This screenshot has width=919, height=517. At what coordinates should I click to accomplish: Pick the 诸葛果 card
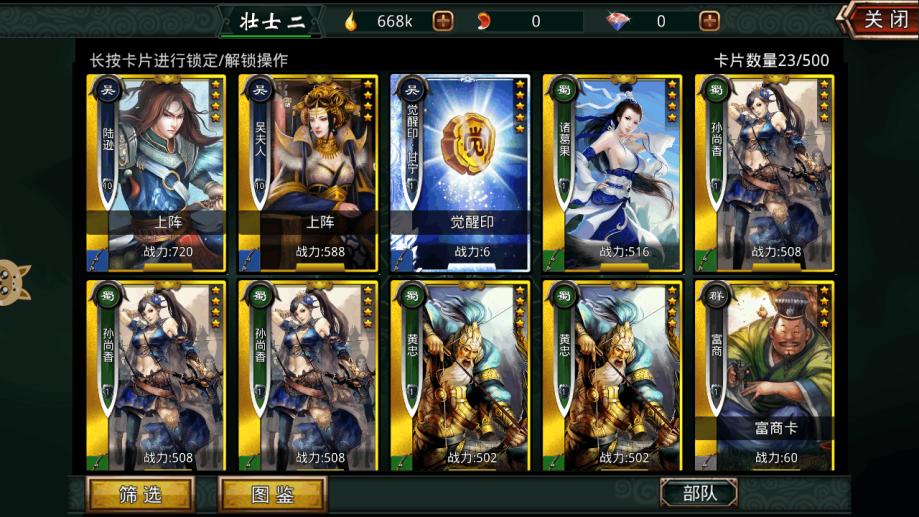click(611, 172)
